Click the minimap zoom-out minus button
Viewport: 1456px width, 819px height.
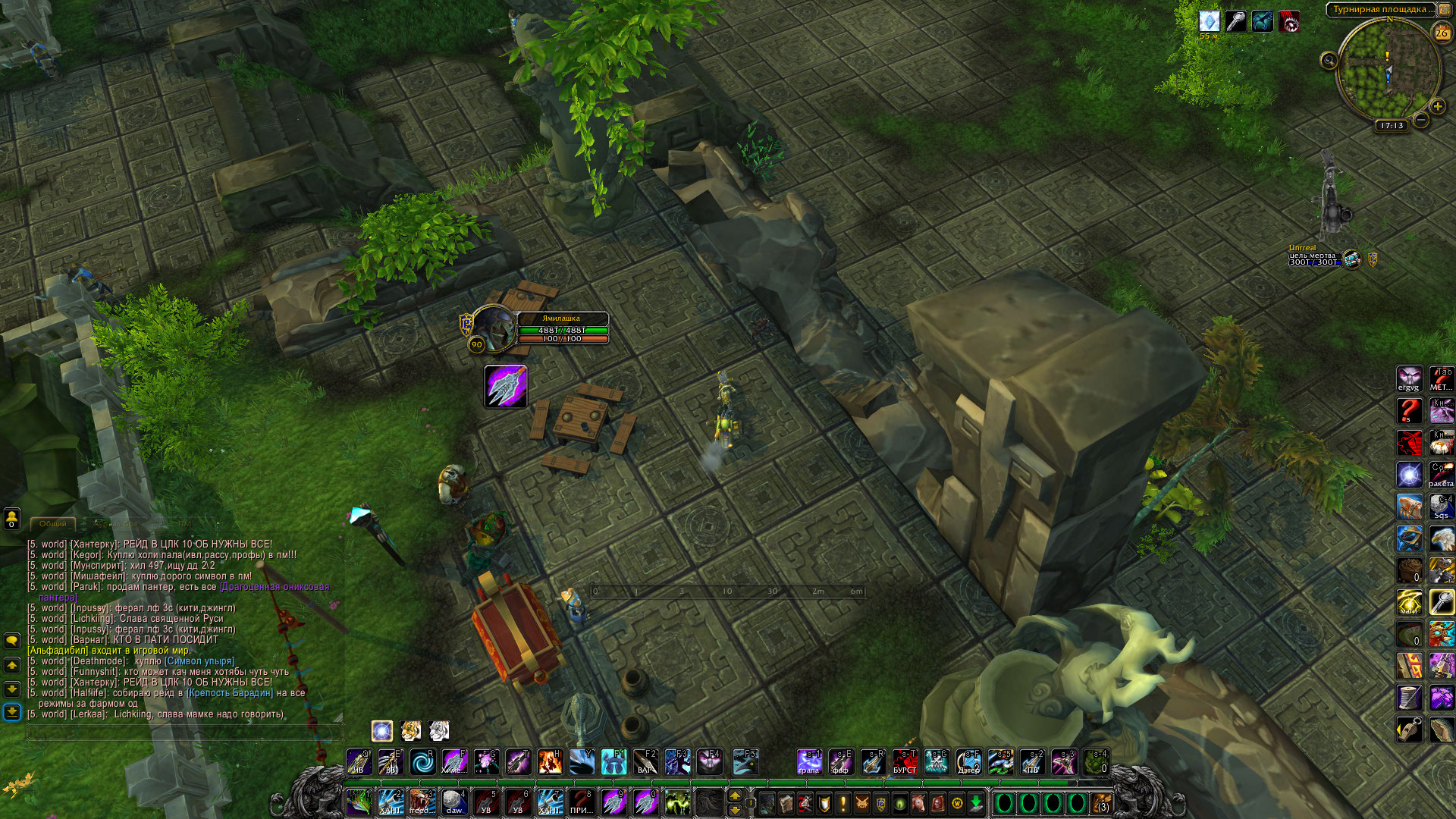coord(1421,120)
